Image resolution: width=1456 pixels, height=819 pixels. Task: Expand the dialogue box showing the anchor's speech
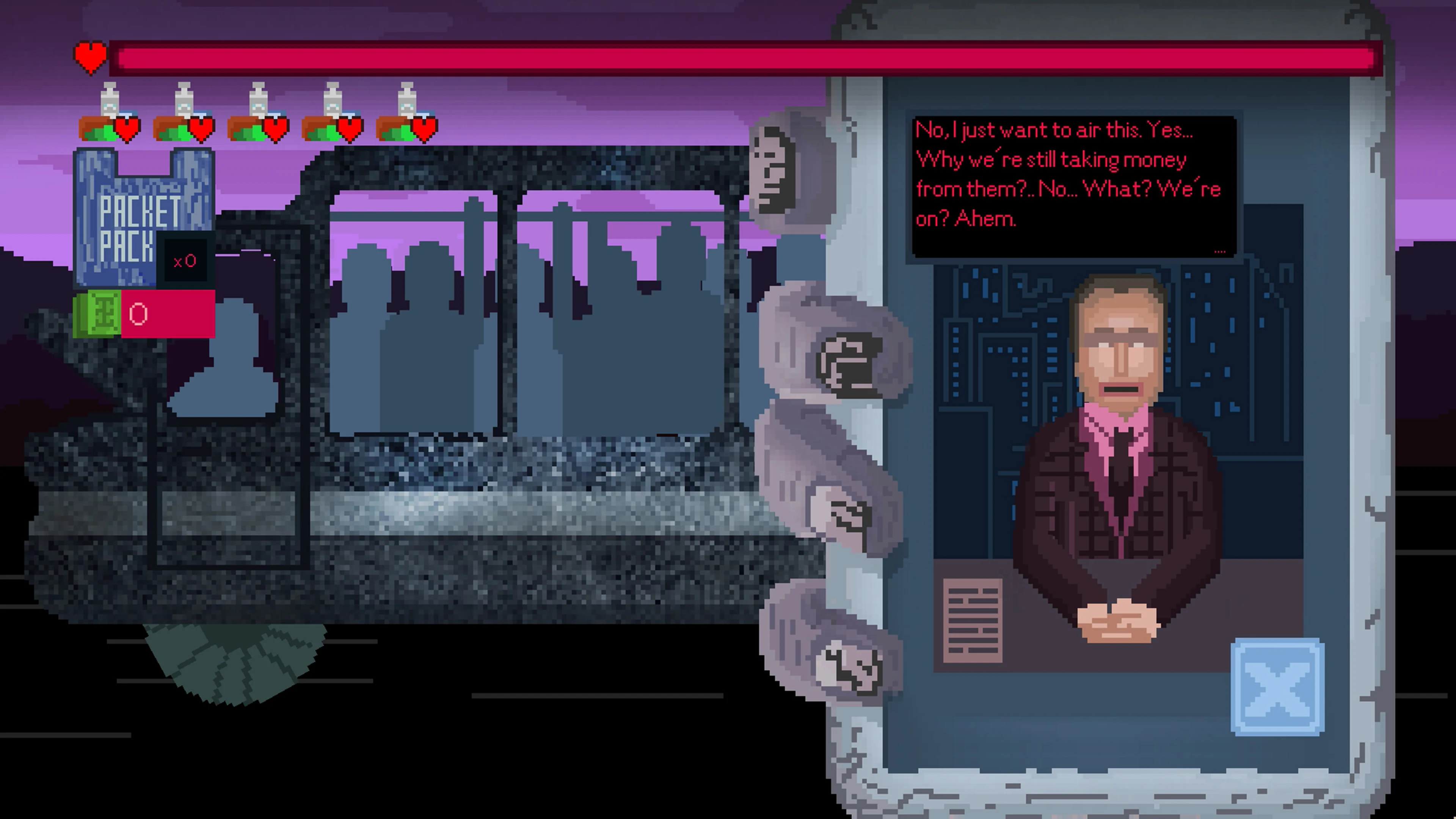[1074, 187]
